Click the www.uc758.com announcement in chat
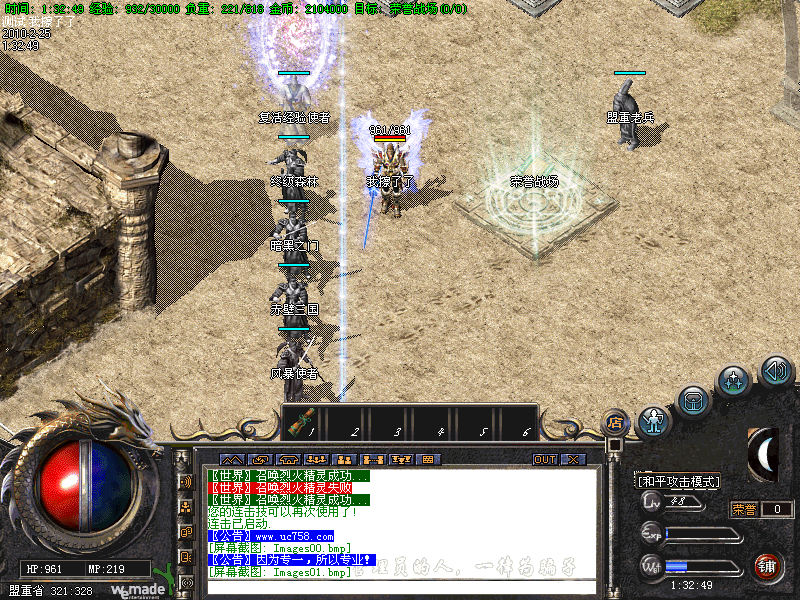This screenshot has width=800, height=600. (x=270, y=536)
